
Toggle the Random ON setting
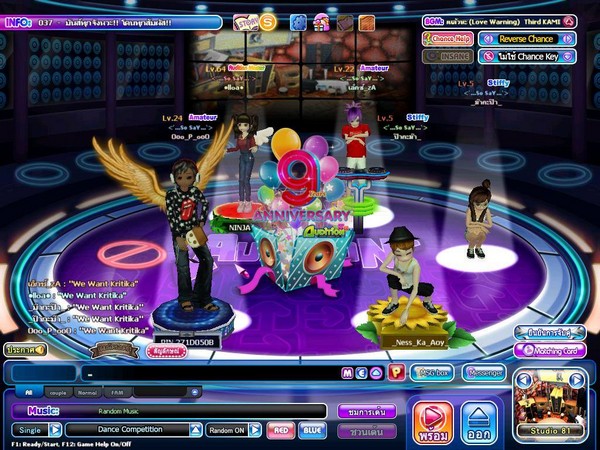[x=234, y=430]
